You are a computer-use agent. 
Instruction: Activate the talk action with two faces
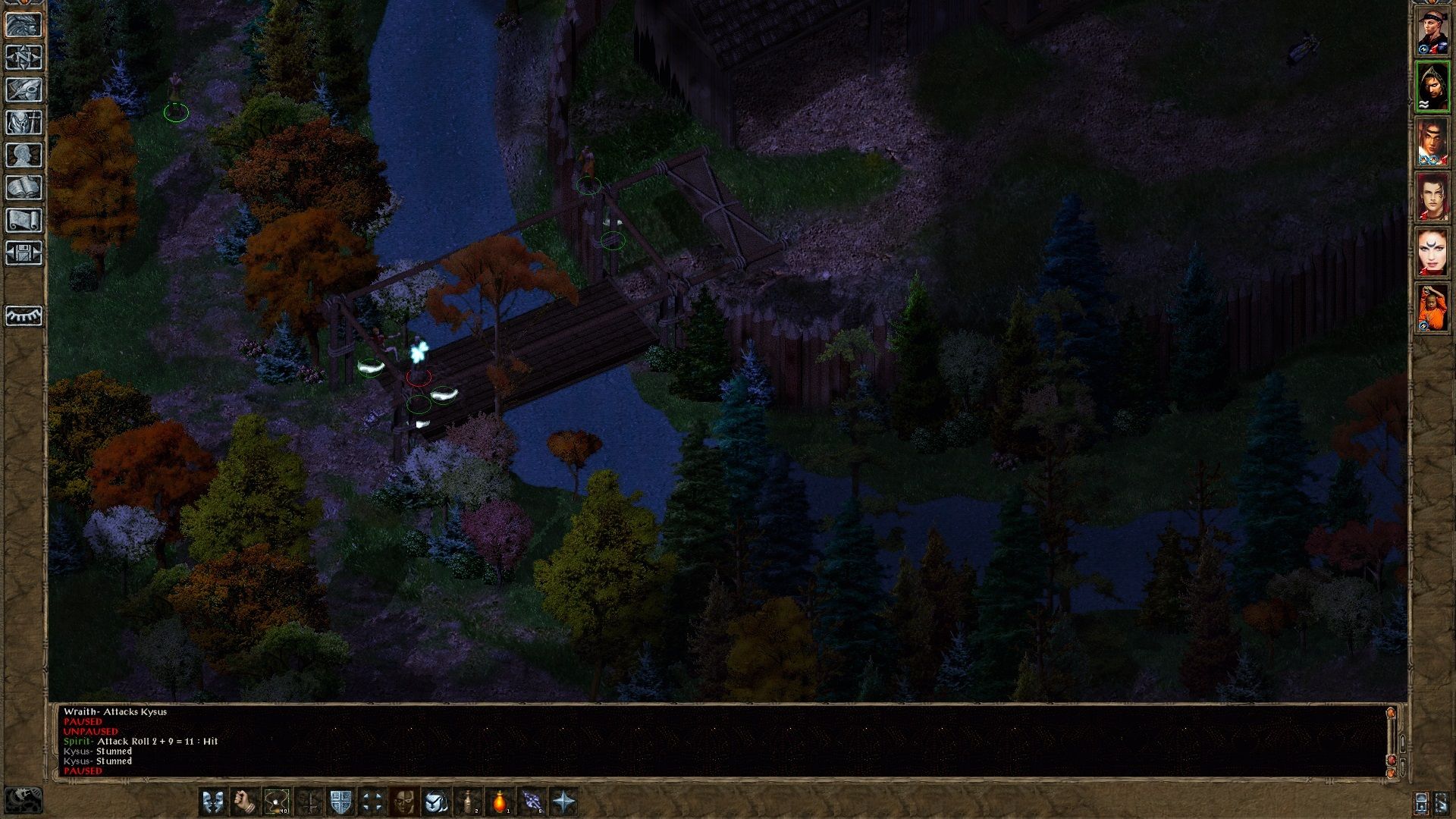(x=212, y=802)
